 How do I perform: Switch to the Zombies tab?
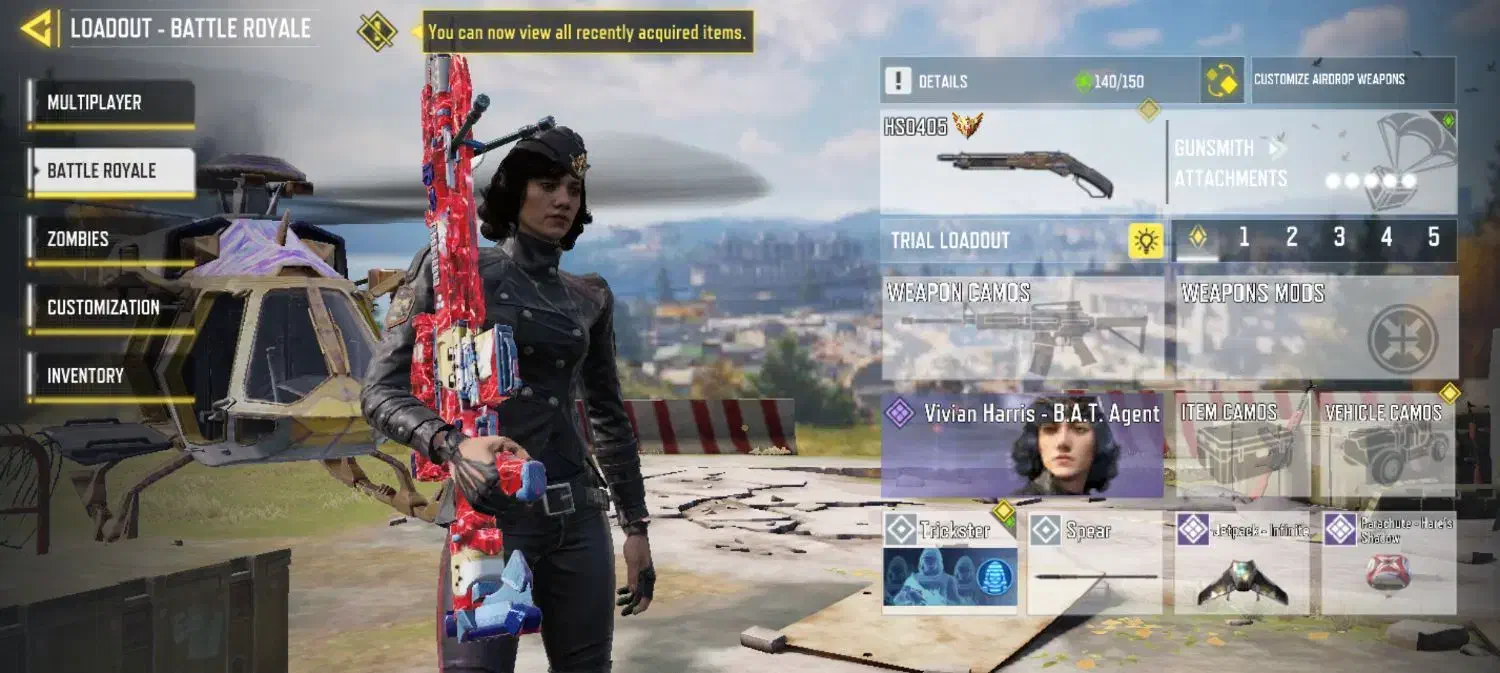click(x=111, y=239)
